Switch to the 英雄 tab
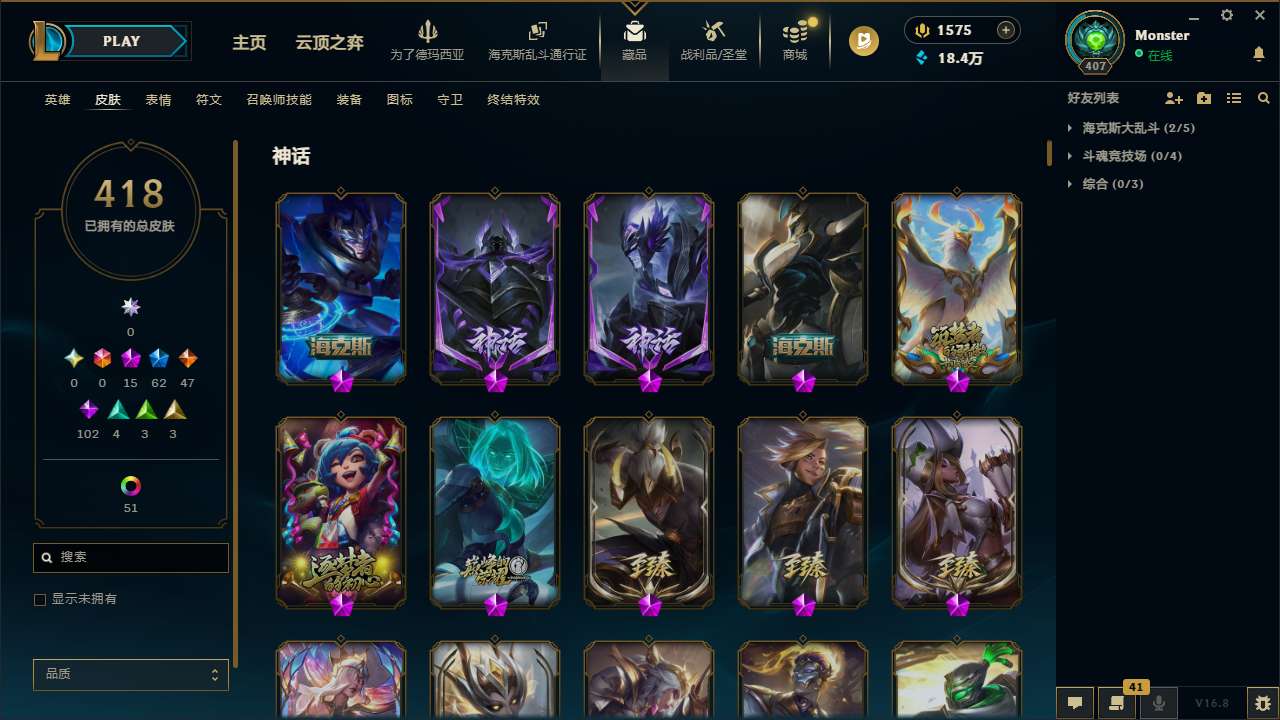Image resolution: width=1280 pixels, height=720 pixels. coord(57,99)
